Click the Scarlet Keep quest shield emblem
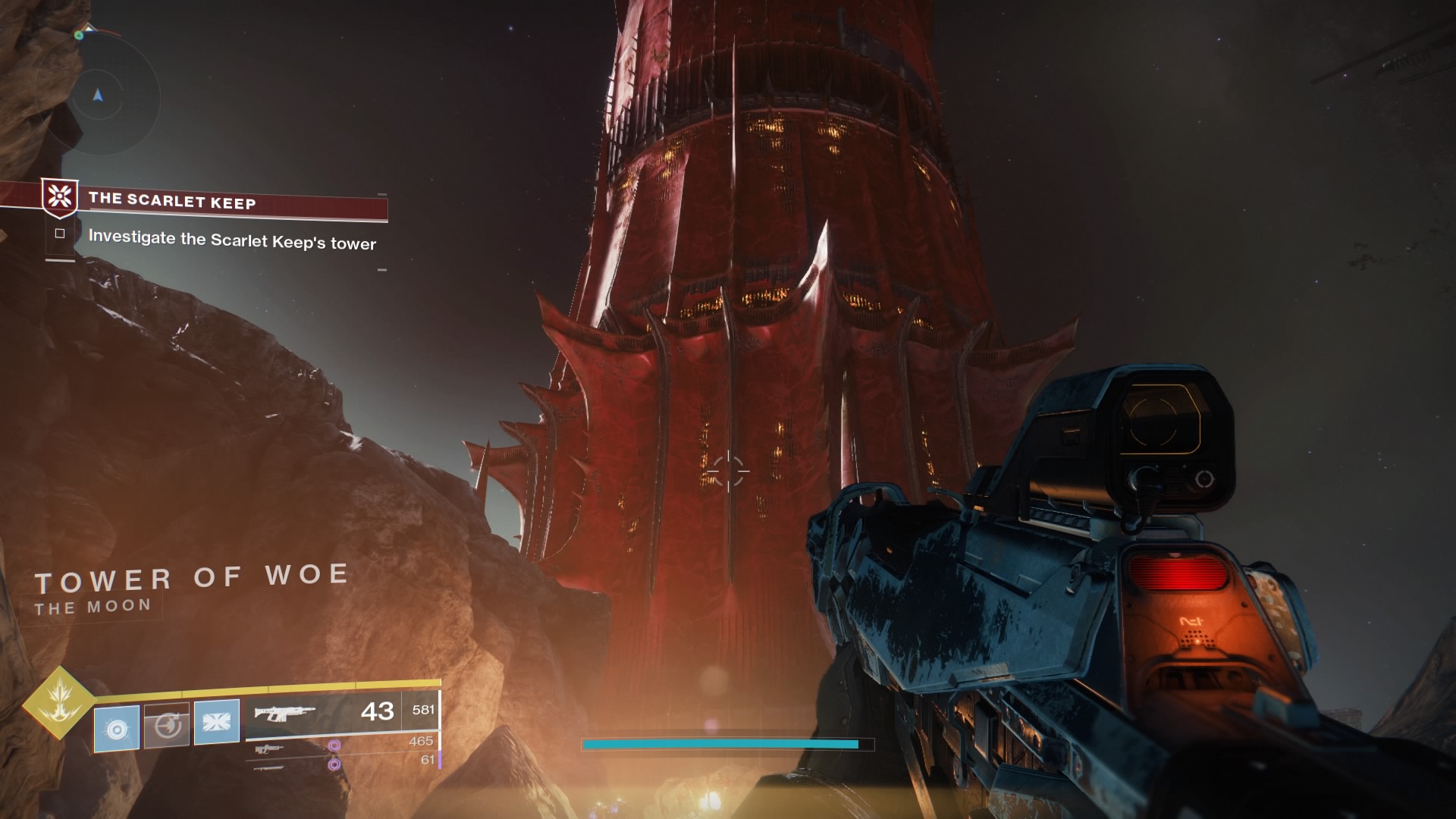 coord(61,199)
